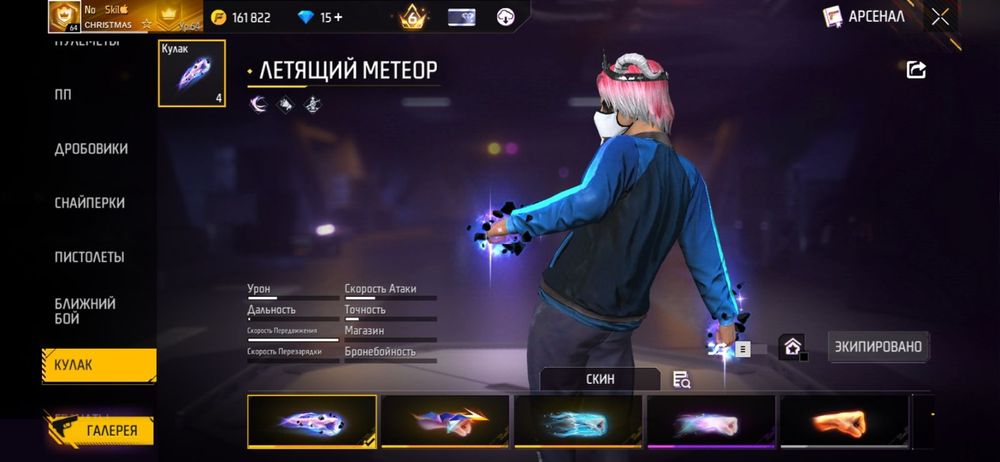The height and width of the screenshot is (462, 1000).
Task: Click the Экипировано button
Action: coord(879,347)
